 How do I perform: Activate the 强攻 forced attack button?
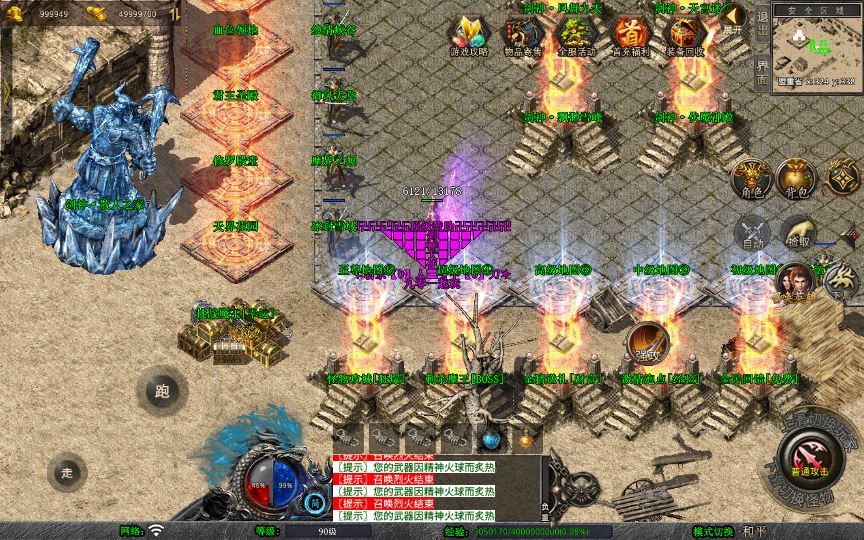tap(648, 343)
